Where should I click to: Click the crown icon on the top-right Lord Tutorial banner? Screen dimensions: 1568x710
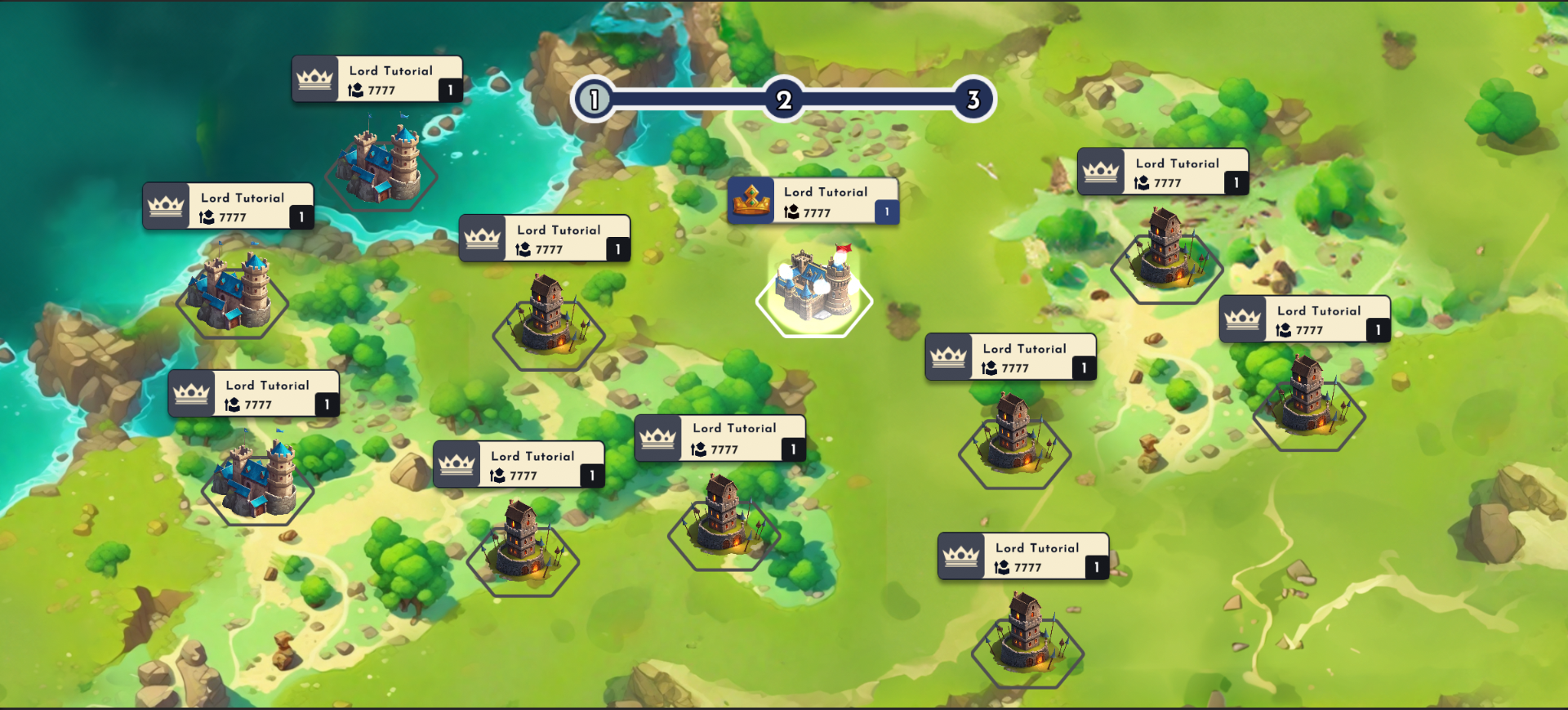tap(1102, 172)
